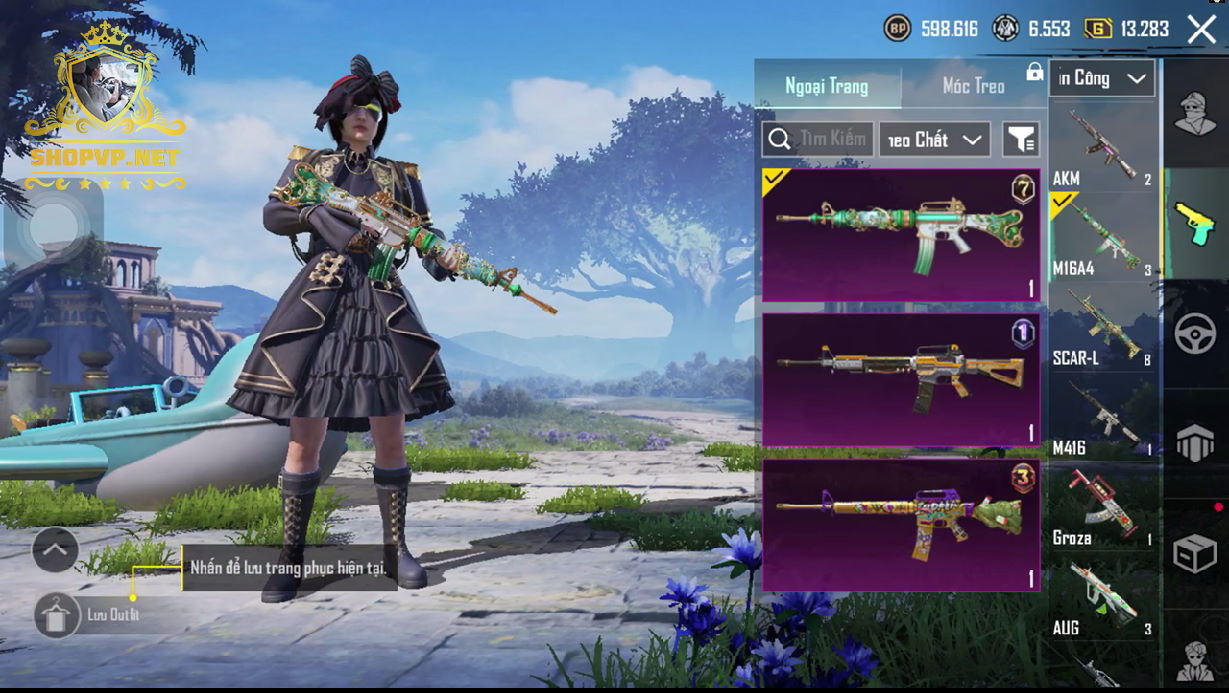Choose SCAR-L in the weapon list
The height and width of the screenshot is (693, 1229).
pos(1102,327)
